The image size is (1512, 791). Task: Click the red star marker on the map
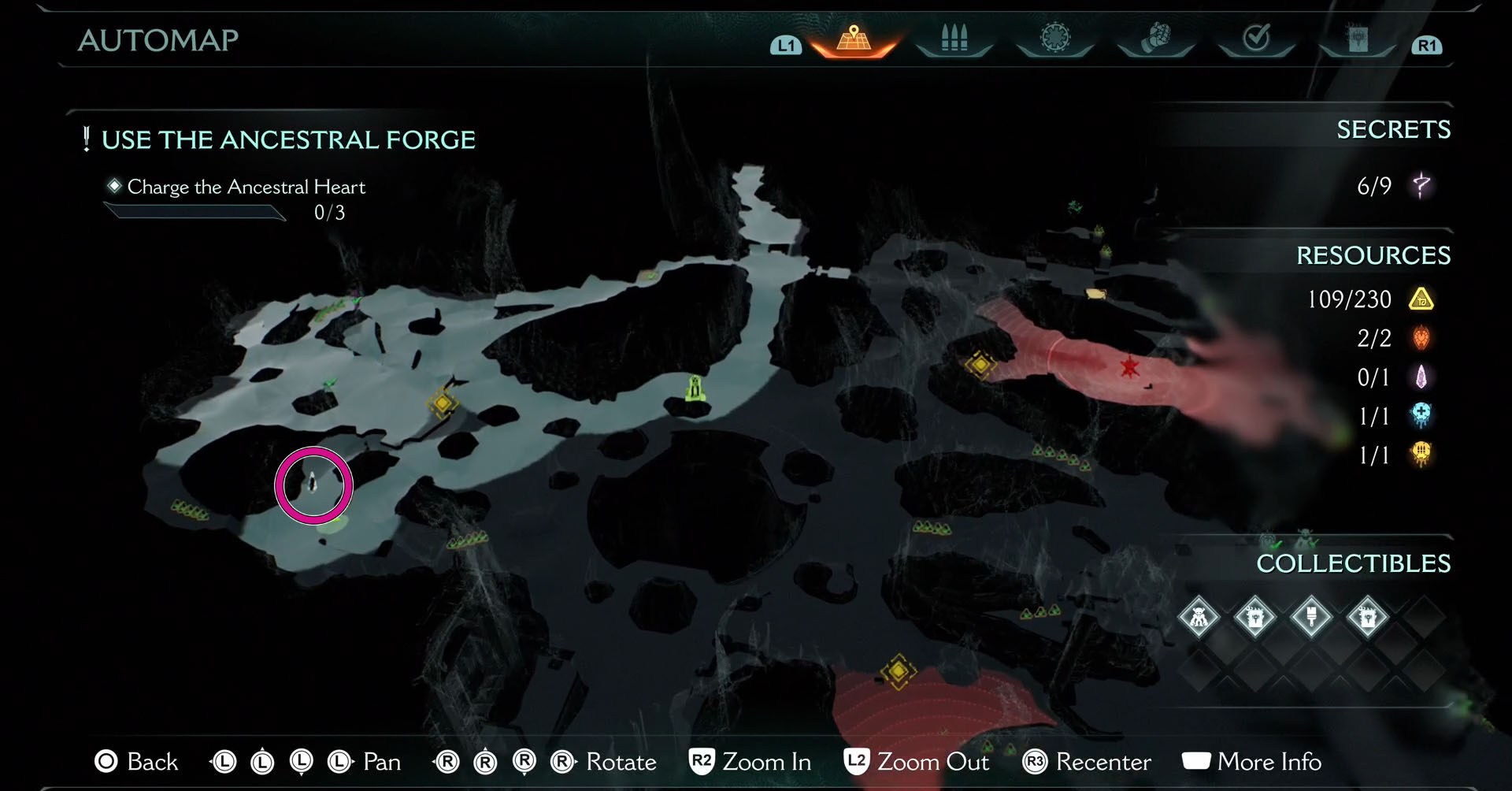1129,366
